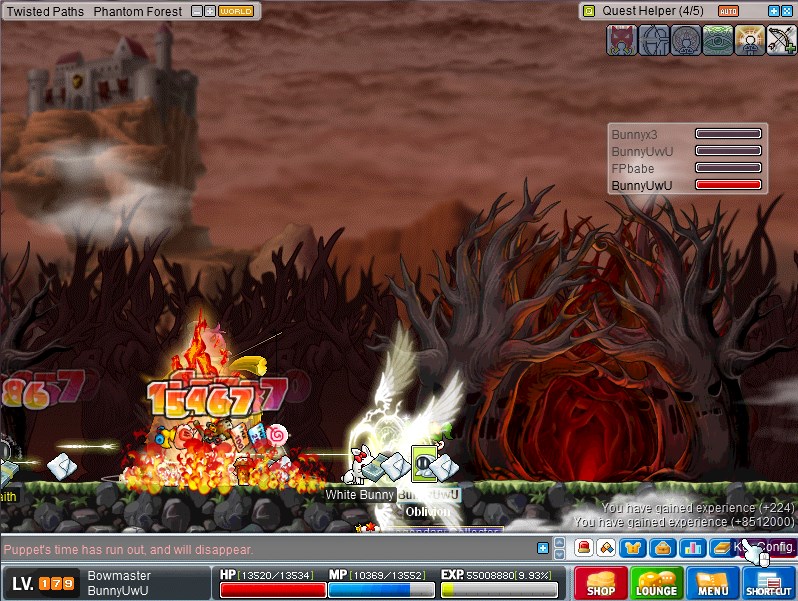Expand the Quest Helper with the plus button
This screenshot has width=798, height=601.
coord(773,11)
